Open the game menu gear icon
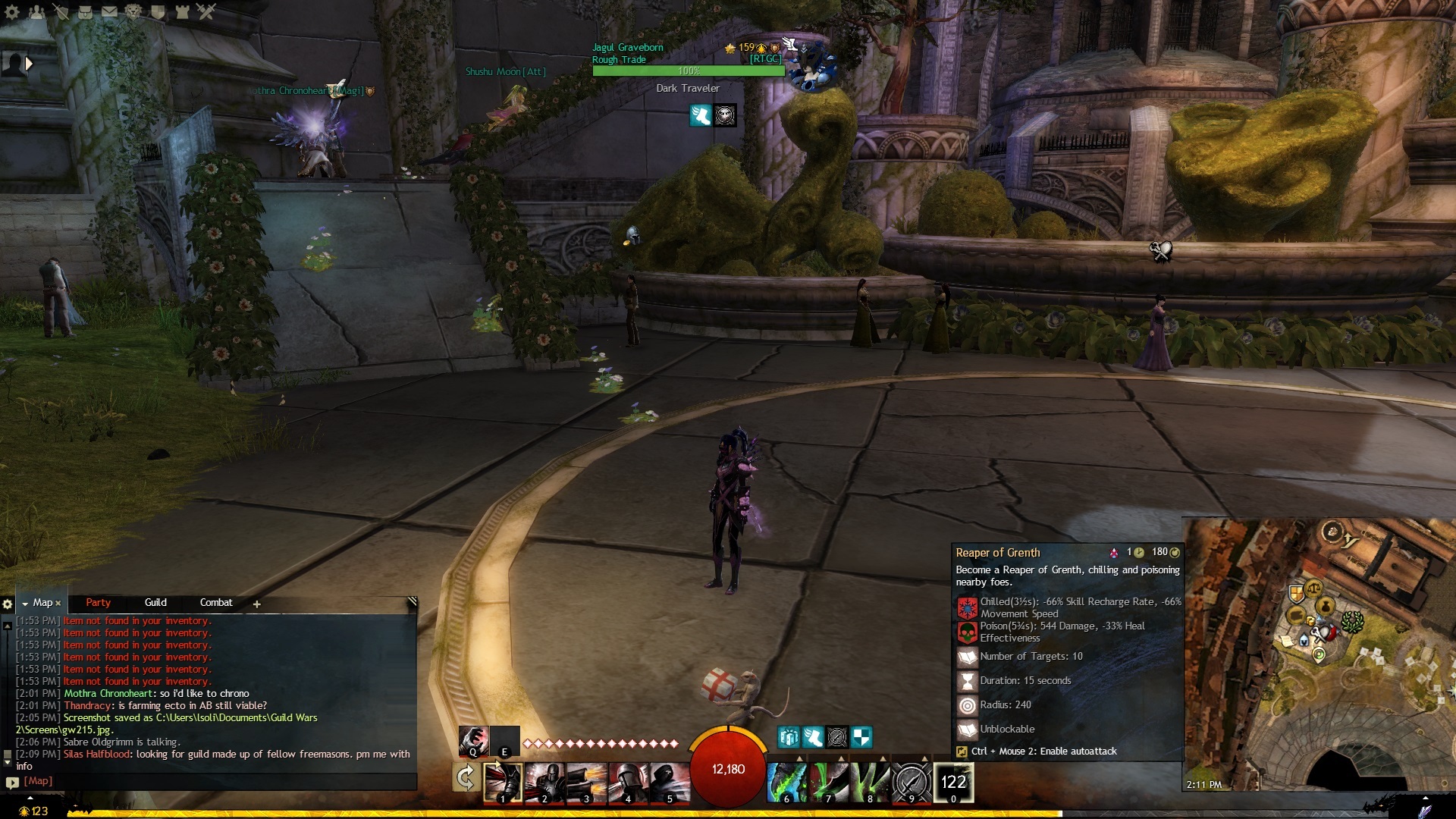The height and width of the screenshot is (819, 1456). point(11,11)
